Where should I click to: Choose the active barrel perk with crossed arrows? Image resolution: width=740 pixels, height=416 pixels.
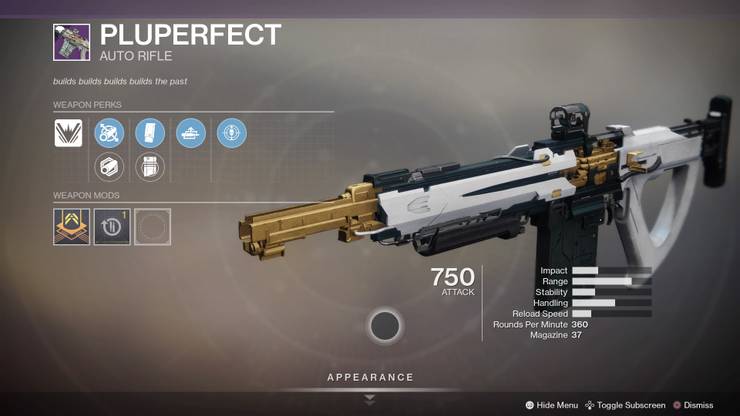(x=109, y=133)
